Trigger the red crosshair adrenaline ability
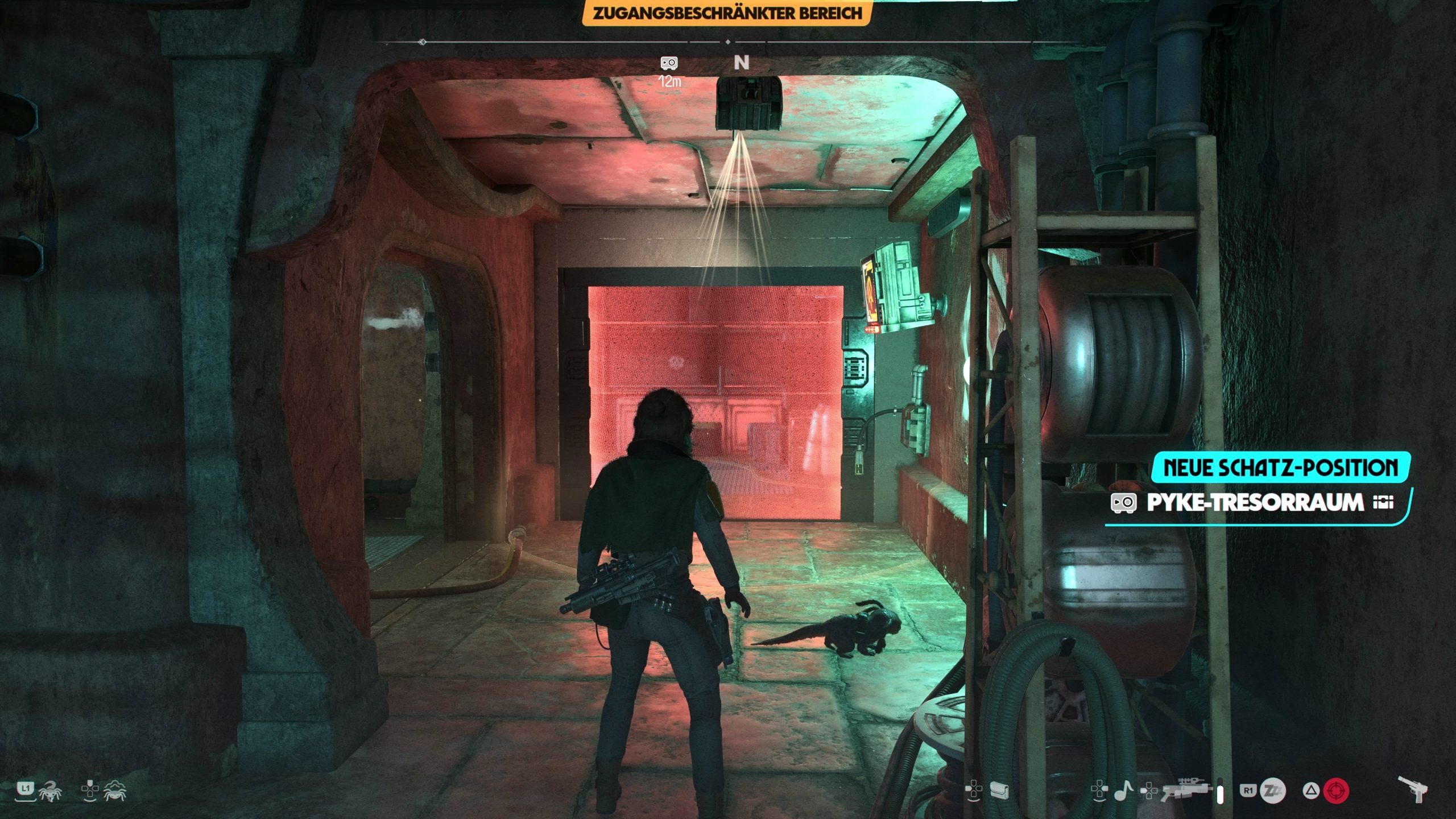Screen dimensions: 1456x819 pyautogui.click(x=1336, y=791)
